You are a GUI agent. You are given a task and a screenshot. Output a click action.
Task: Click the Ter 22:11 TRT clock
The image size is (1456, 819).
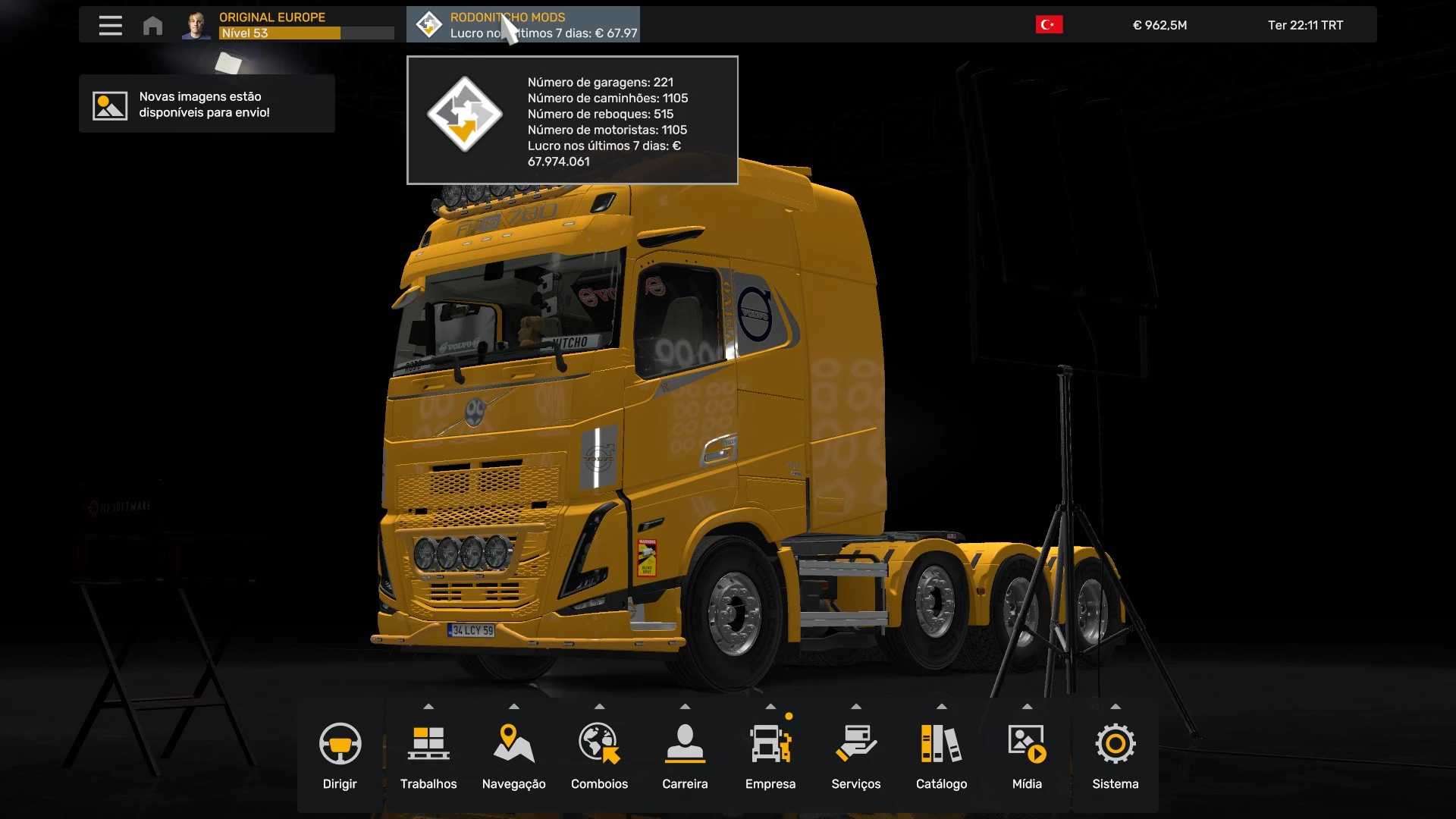[1305, 25]
